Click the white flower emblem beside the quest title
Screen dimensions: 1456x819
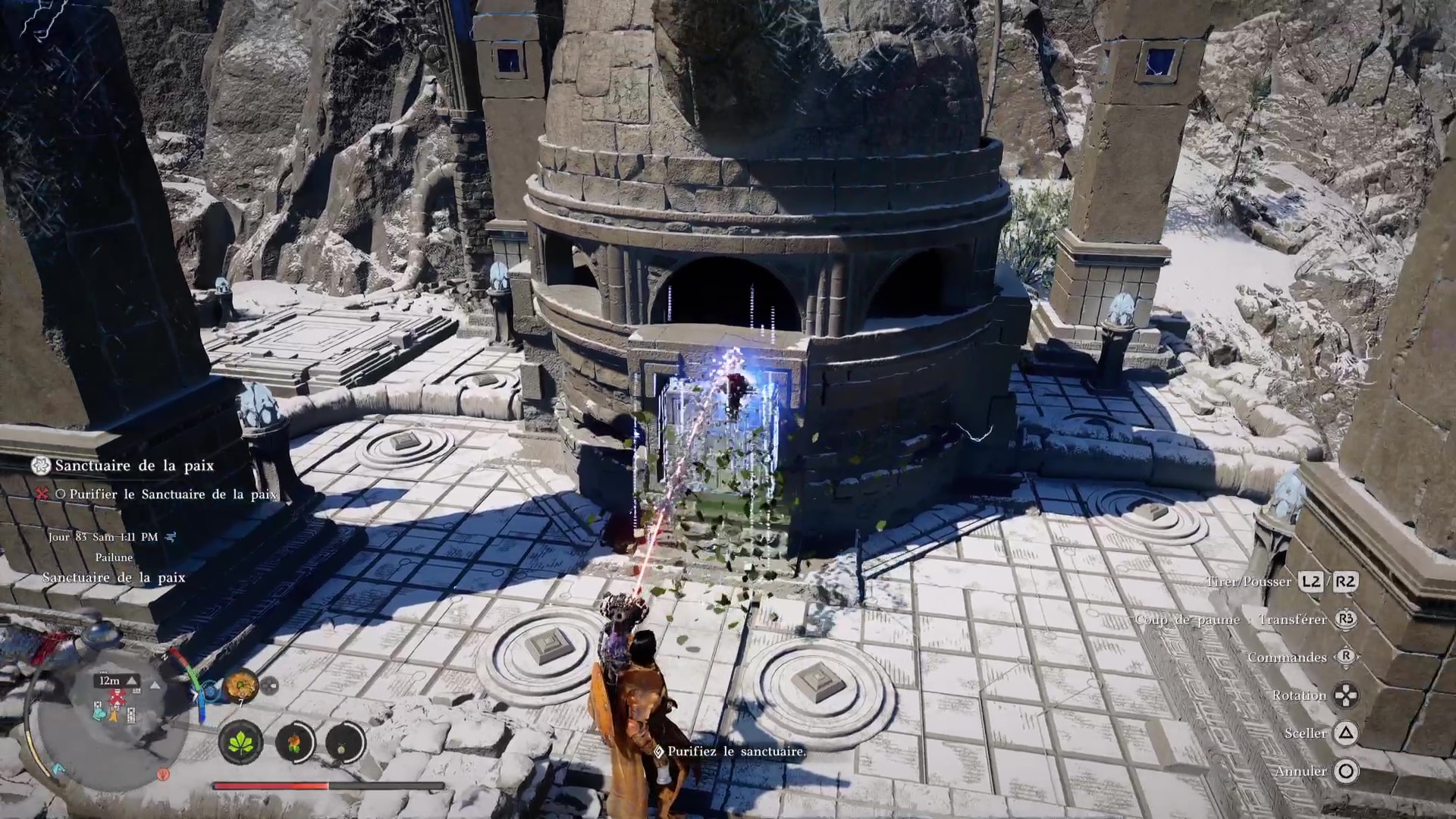coord(40,466)
